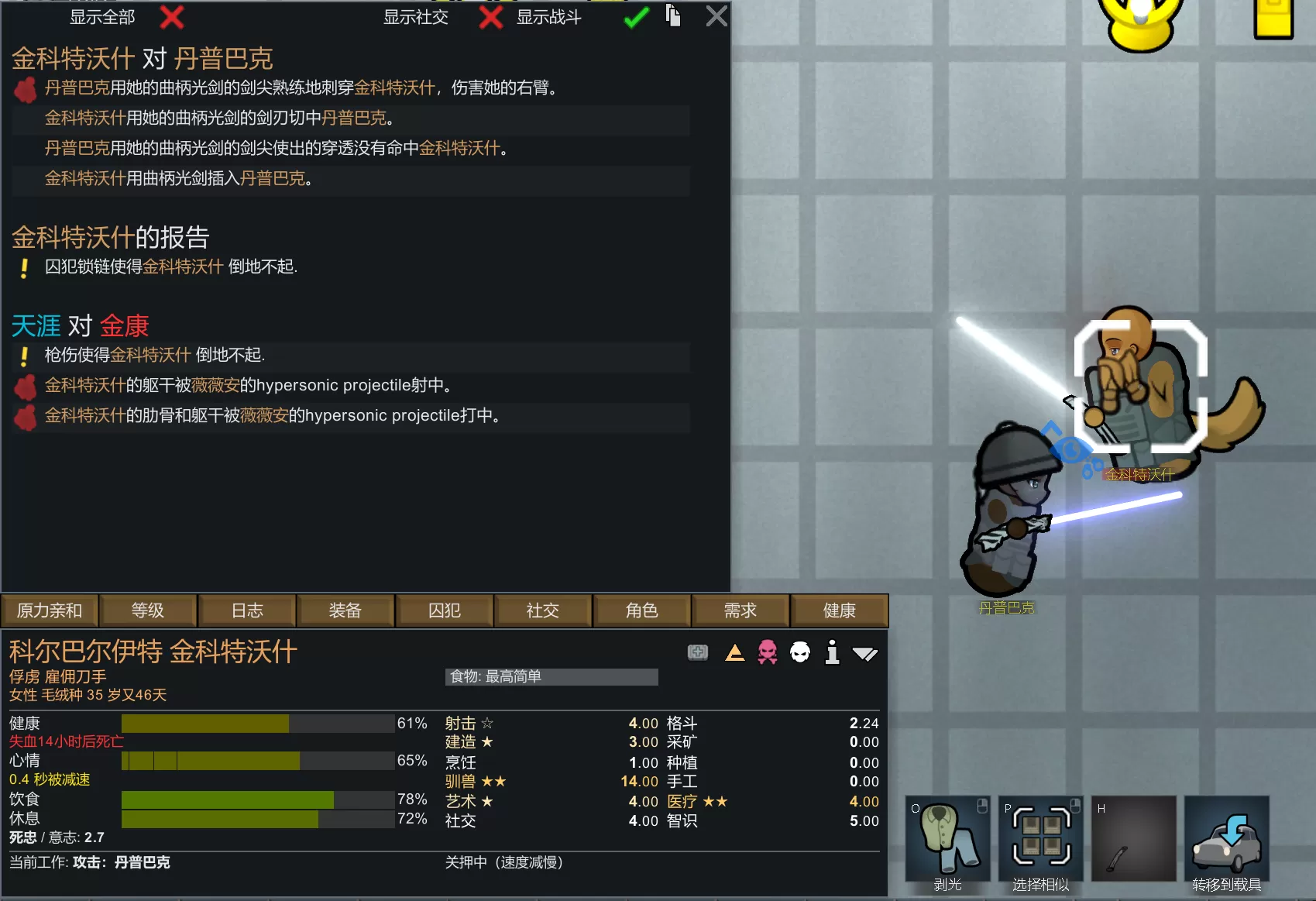Open the 囚犯 tab
Image resolution: width=1316 pixels, height=901 pixels.
(445, 610)
